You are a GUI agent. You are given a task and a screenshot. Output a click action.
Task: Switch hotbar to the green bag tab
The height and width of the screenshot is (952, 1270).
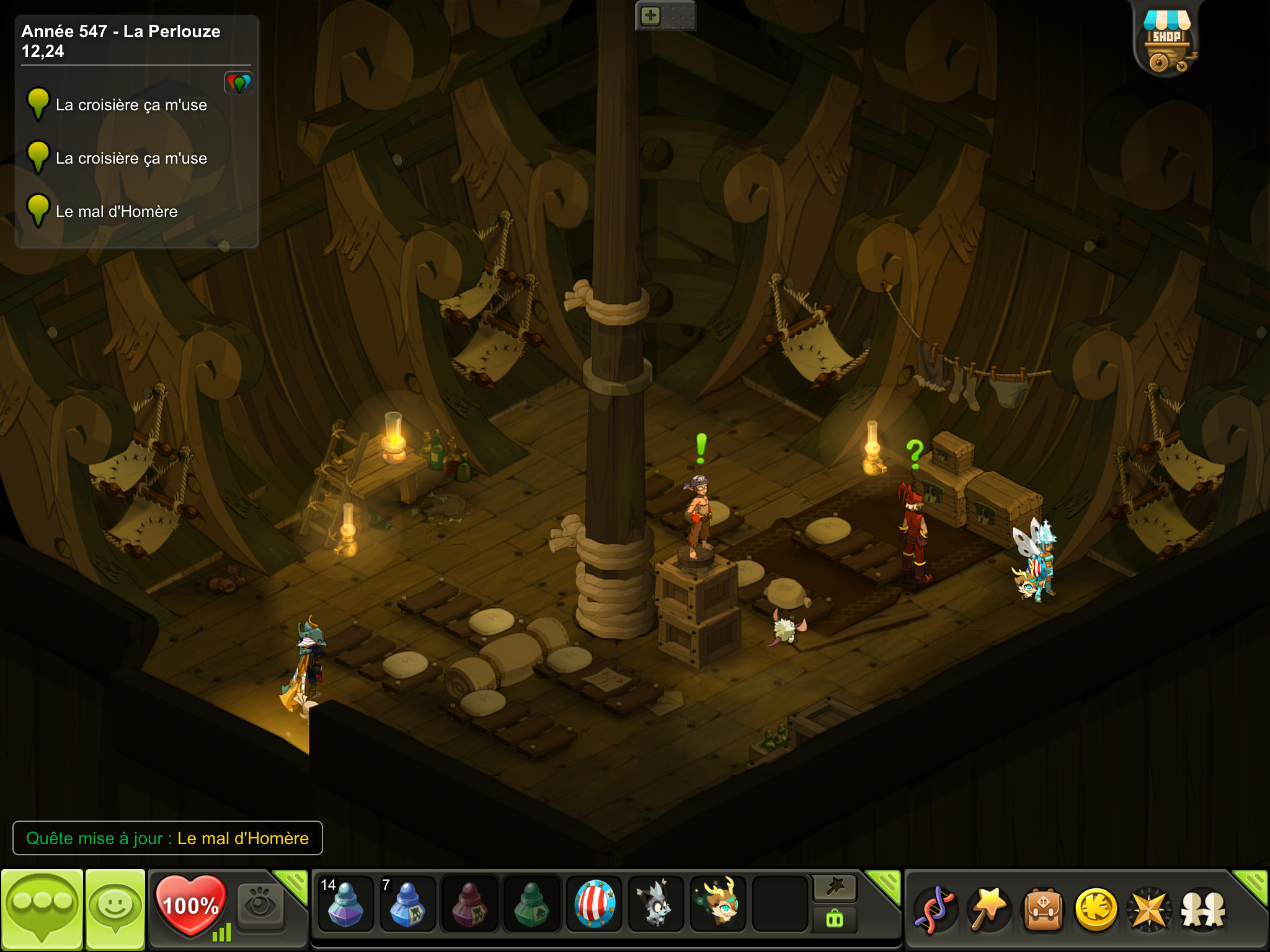click(x=835, y=920)
